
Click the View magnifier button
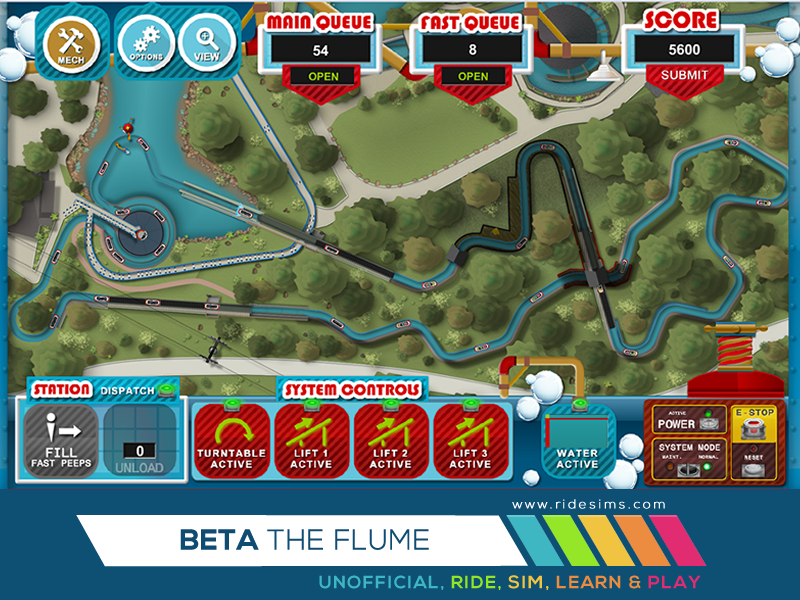coord(206,43)
